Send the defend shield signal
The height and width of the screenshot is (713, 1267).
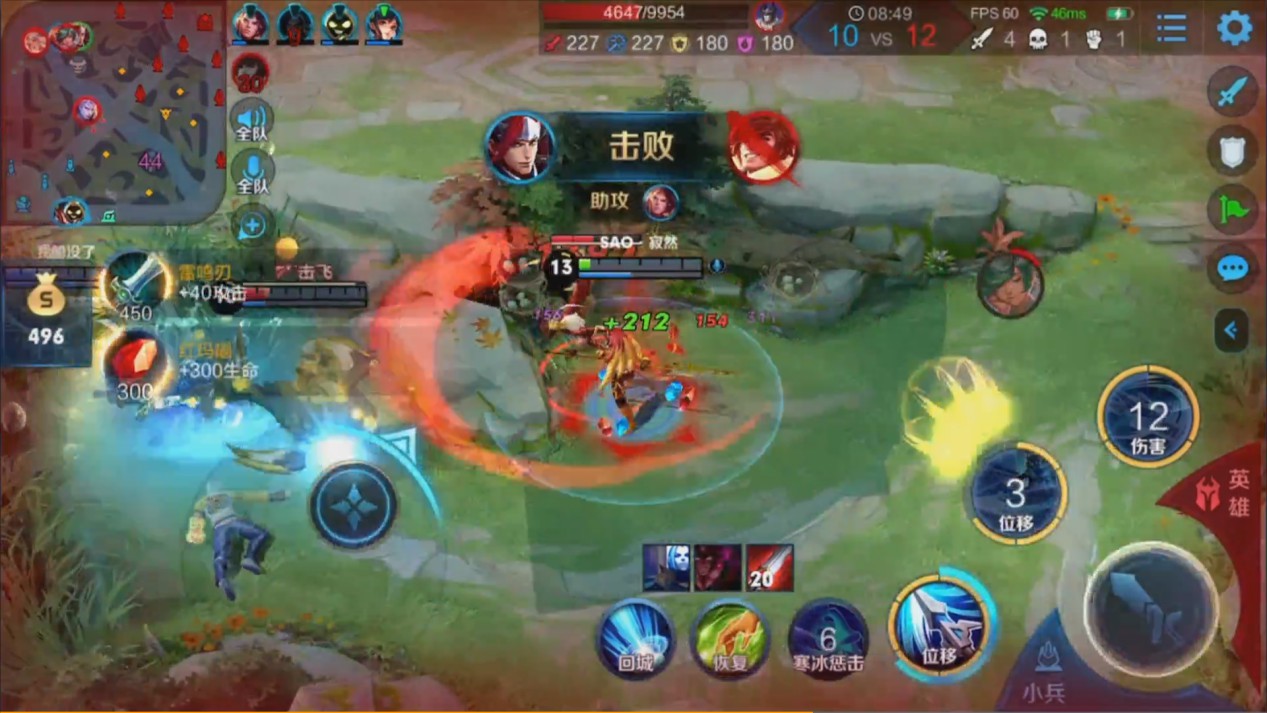[1232, 151]
